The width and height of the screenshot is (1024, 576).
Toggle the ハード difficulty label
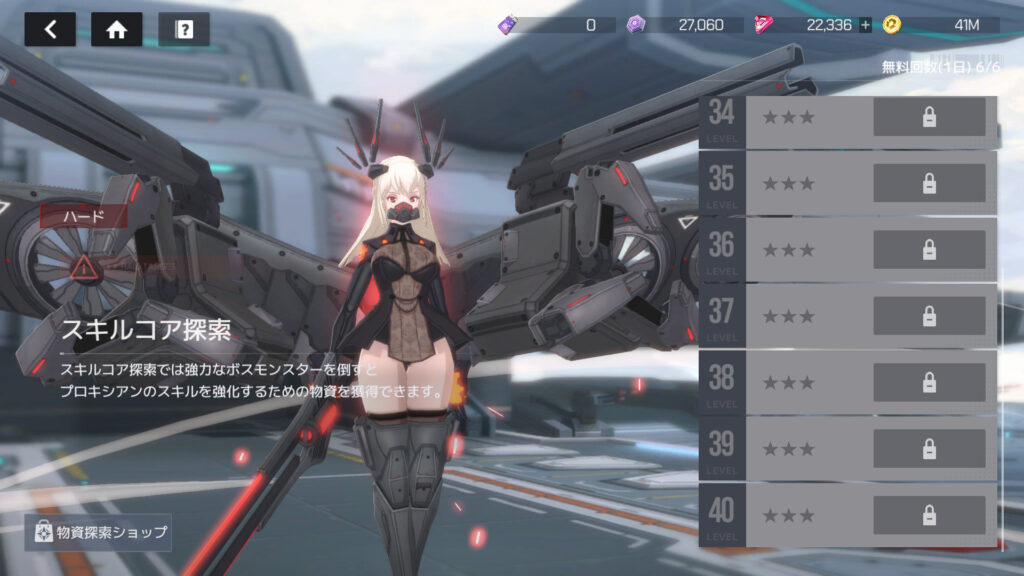point(84,215)
